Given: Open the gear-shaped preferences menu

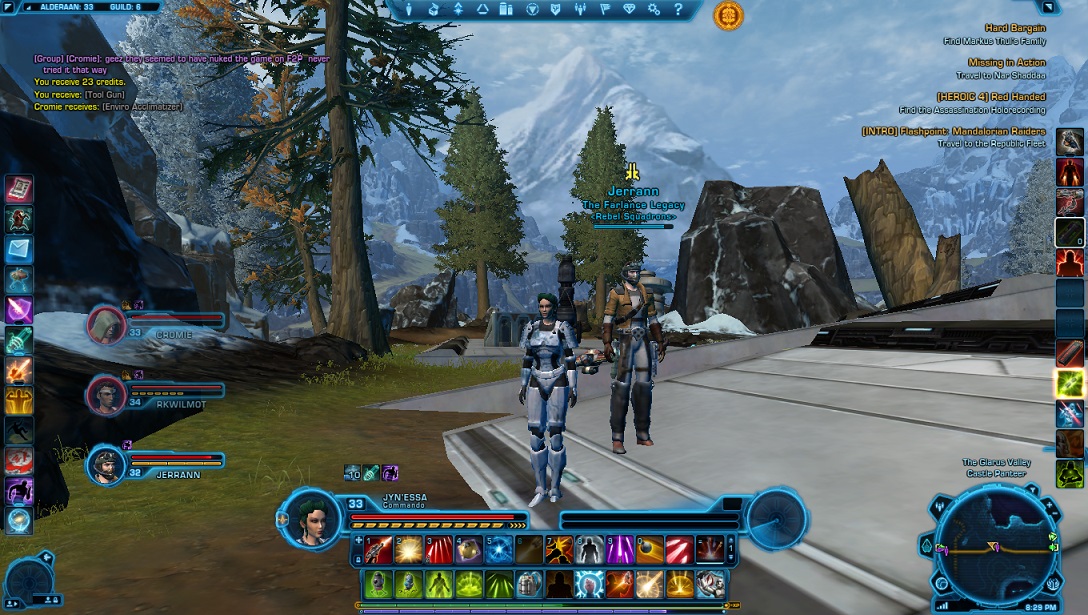Looking at the screenshot, I should pyautogui.click(x=654, y=10).
